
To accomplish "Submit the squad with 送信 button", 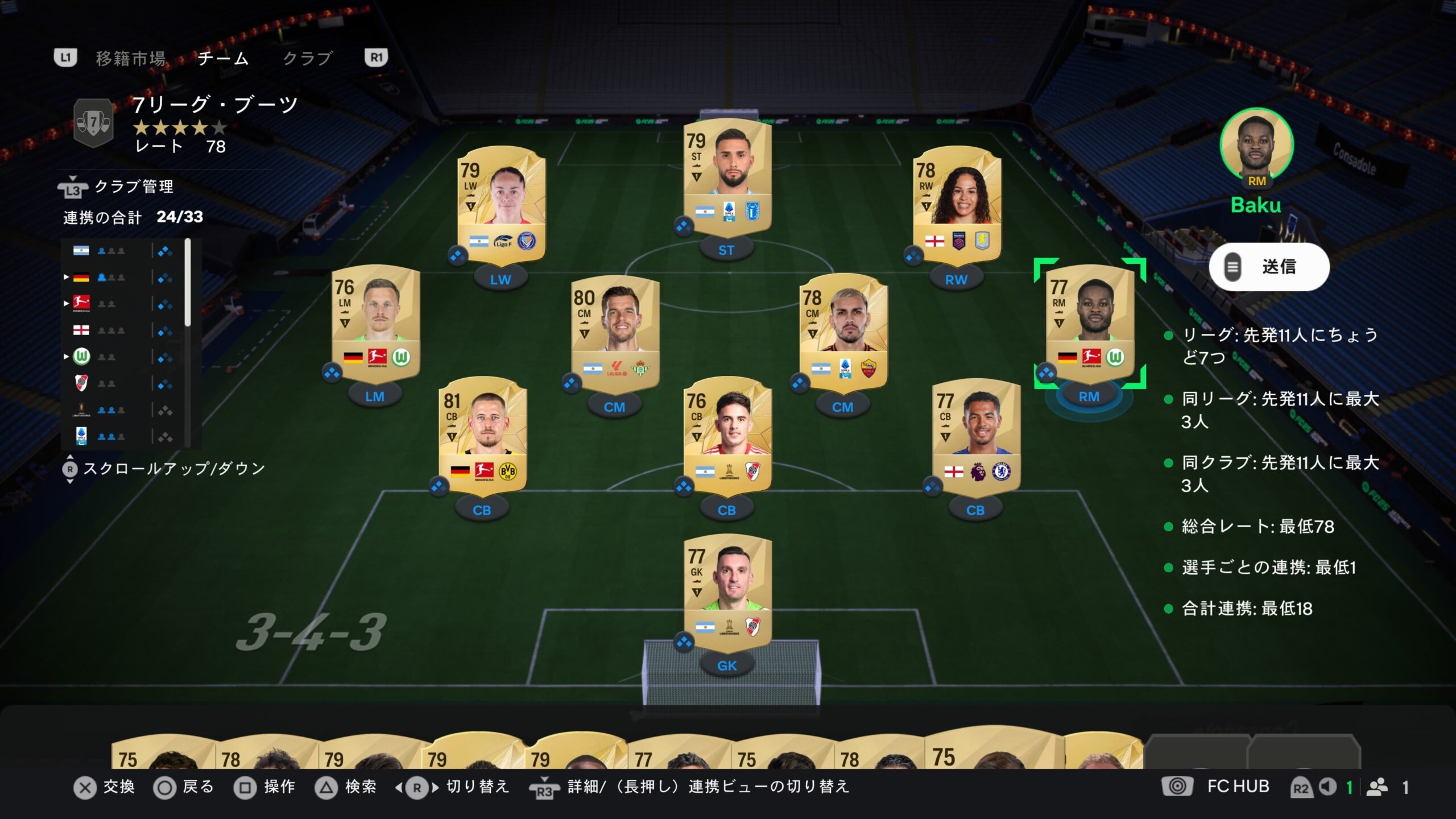I will tap(1269, 267).
